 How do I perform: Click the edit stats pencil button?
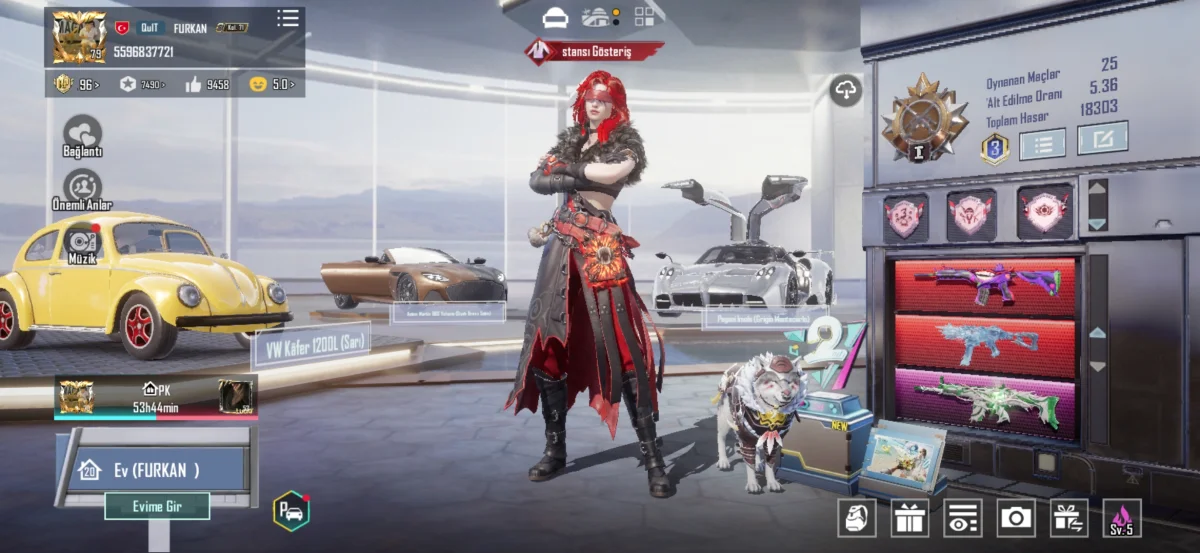pos(1102,138)
